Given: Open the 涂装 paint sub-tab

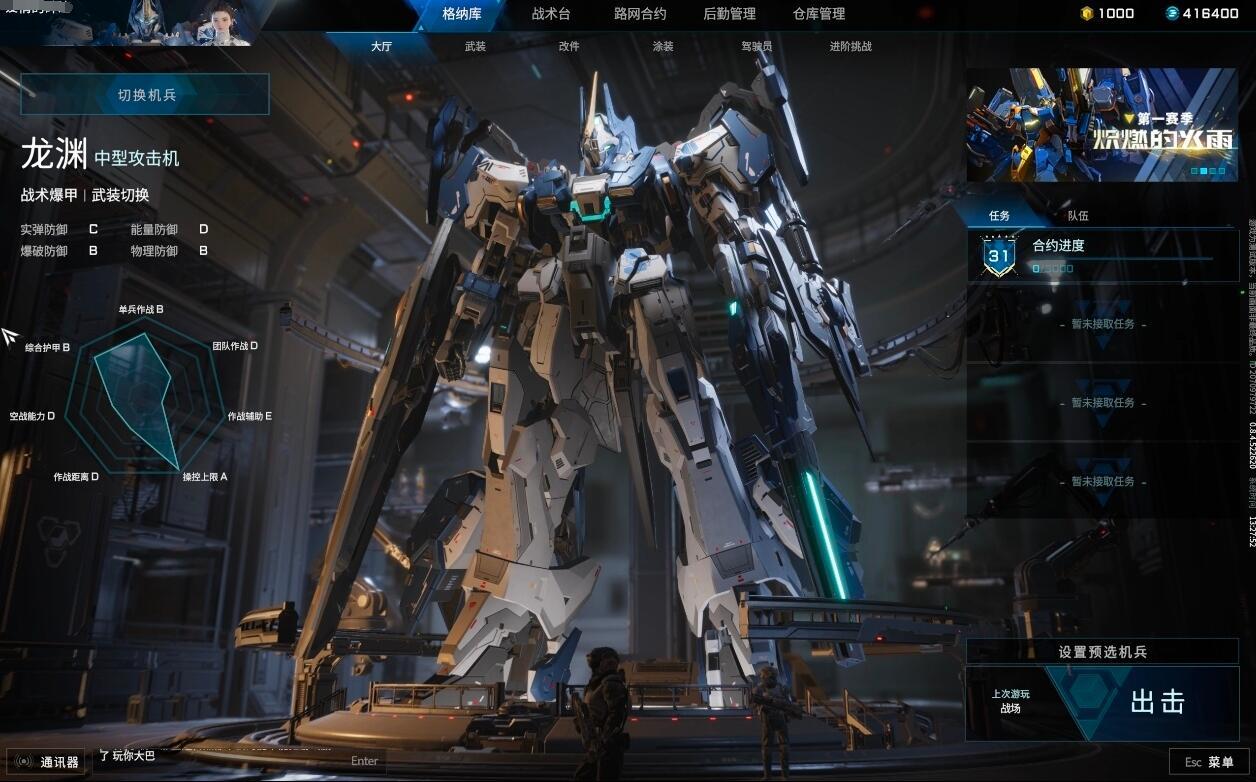Looking at the screenshot, I should [662, 46].
